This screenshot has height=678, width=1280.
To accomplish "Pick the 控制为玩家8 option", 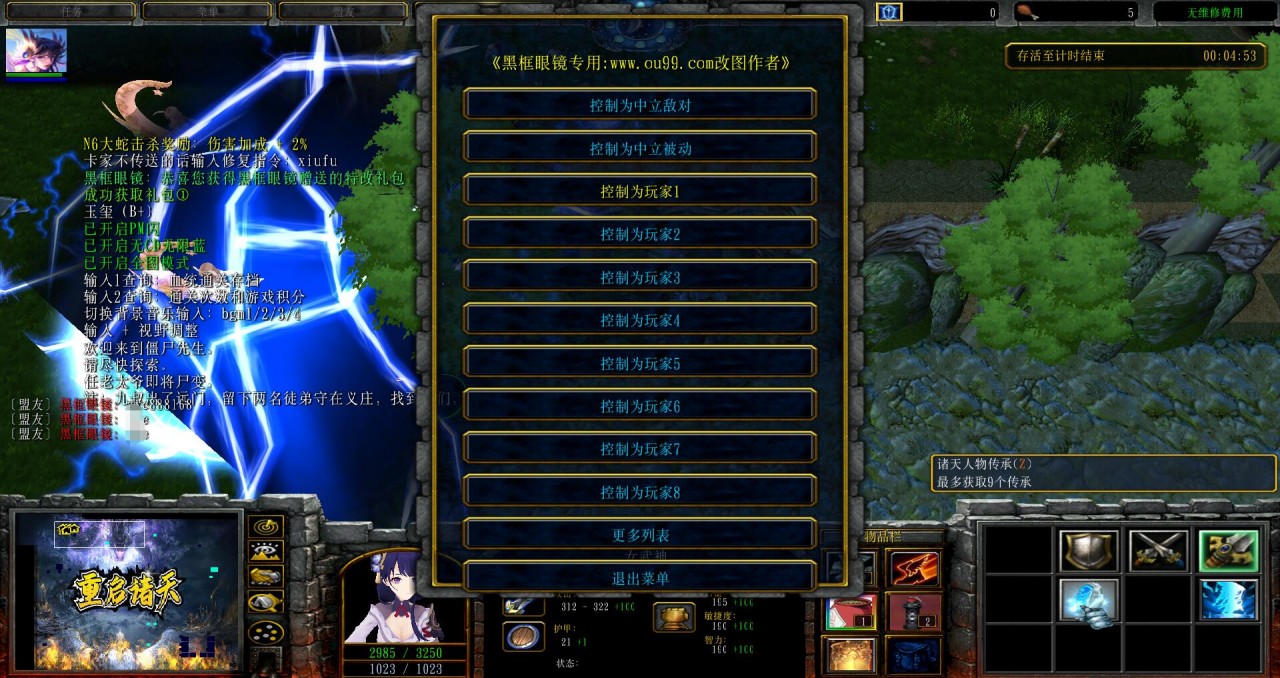I will tap(640, 492).
